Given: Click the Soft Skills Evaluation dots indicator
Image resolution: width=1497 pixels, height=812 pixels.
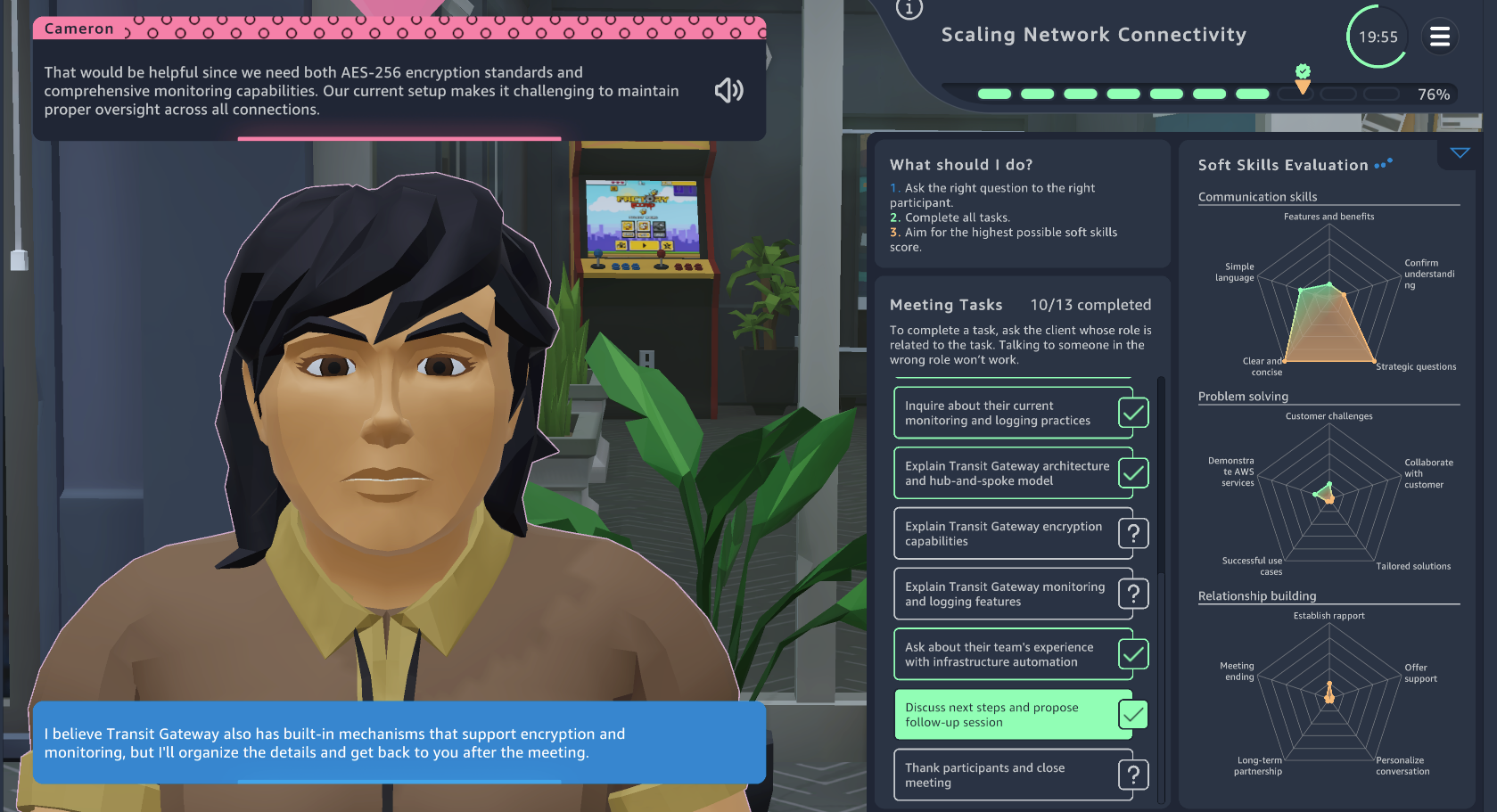Looking at the screenshot, I should pyautogui.click(x=1383, y=164).
